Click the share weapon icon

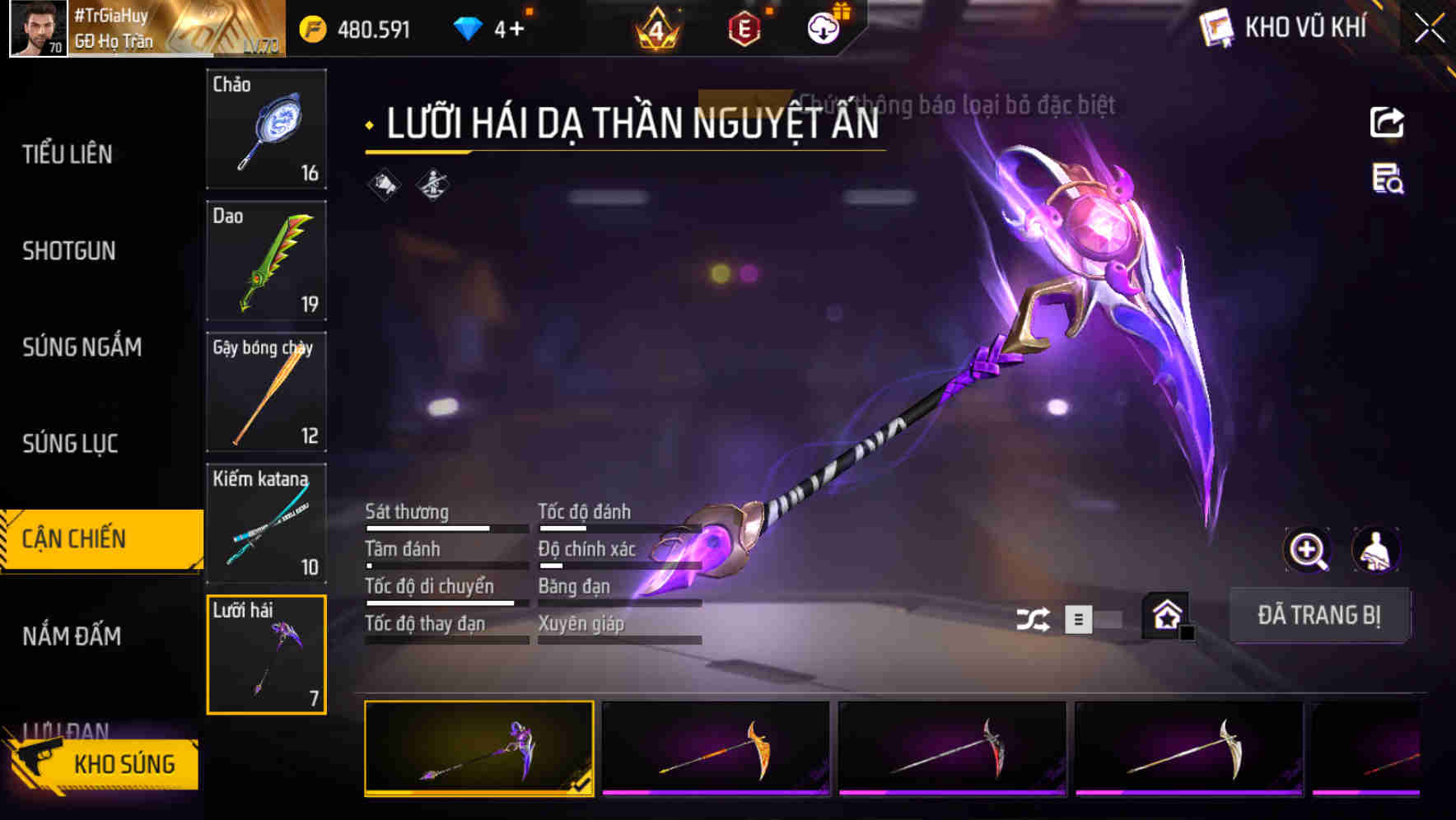(1388, 121)
